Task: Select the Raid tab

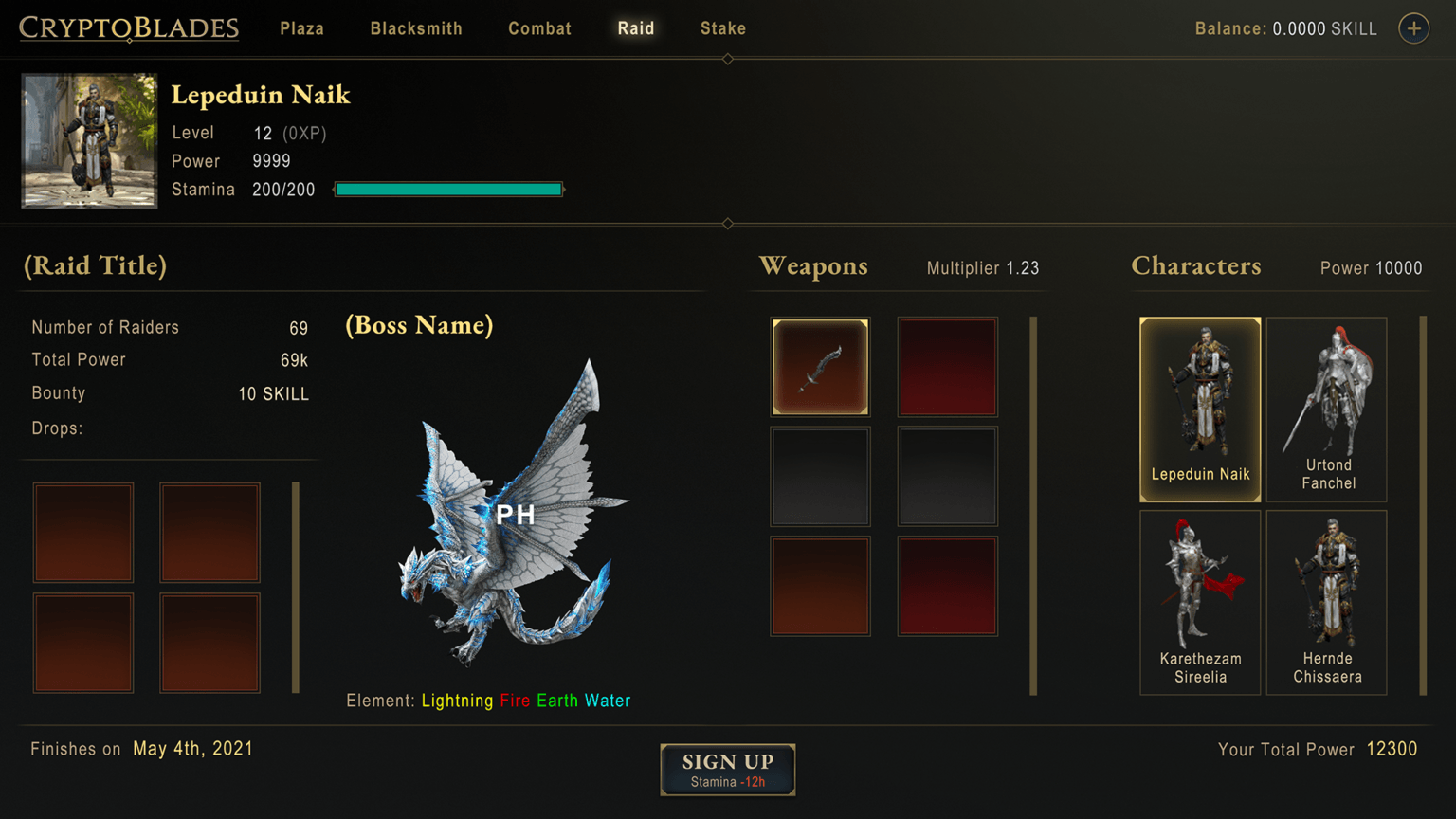Action: (x=636, y=28)
